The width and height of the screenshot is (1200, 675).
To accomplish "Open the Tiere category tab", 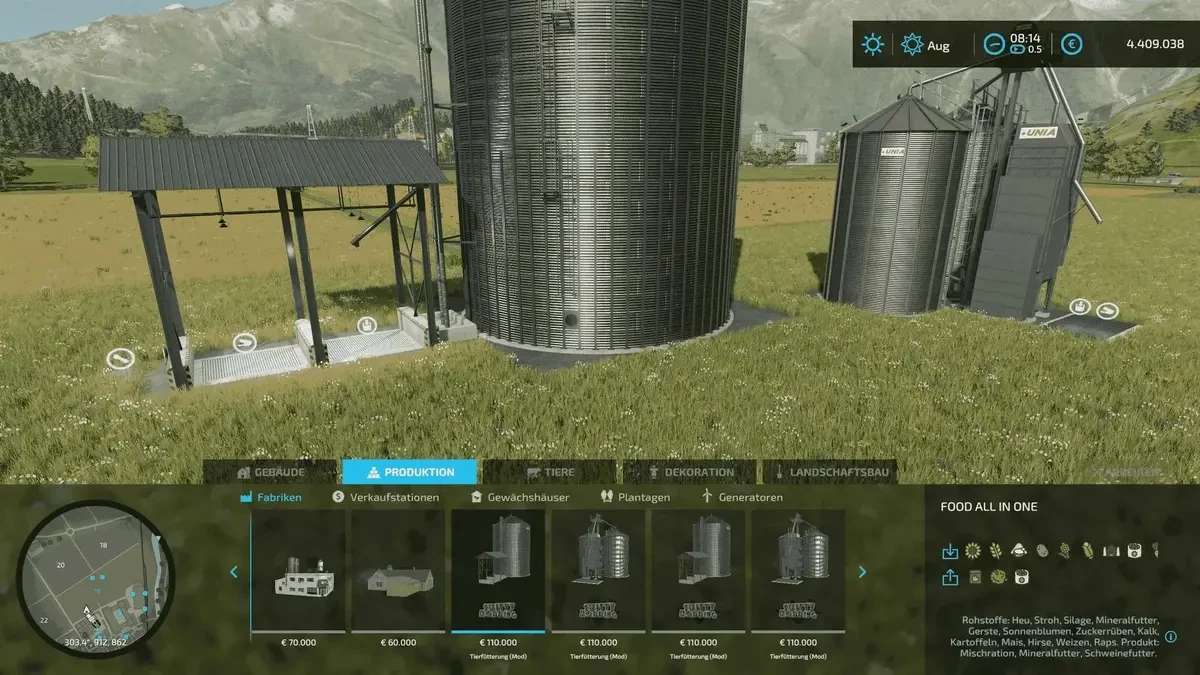I will [x=548, y=472].
